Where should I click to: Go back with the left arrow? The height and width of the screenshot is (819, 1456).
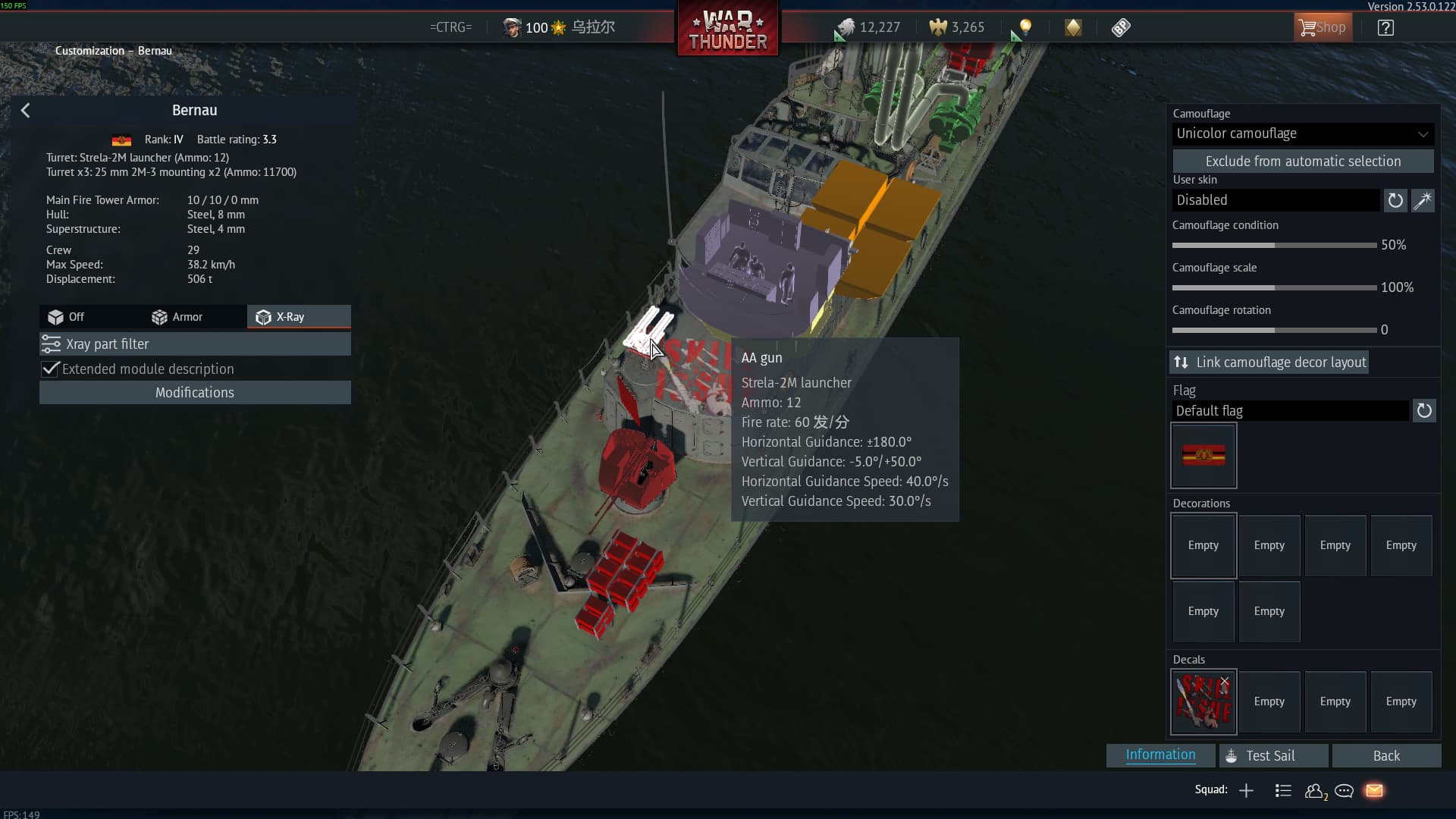click(x=26, y=111)
